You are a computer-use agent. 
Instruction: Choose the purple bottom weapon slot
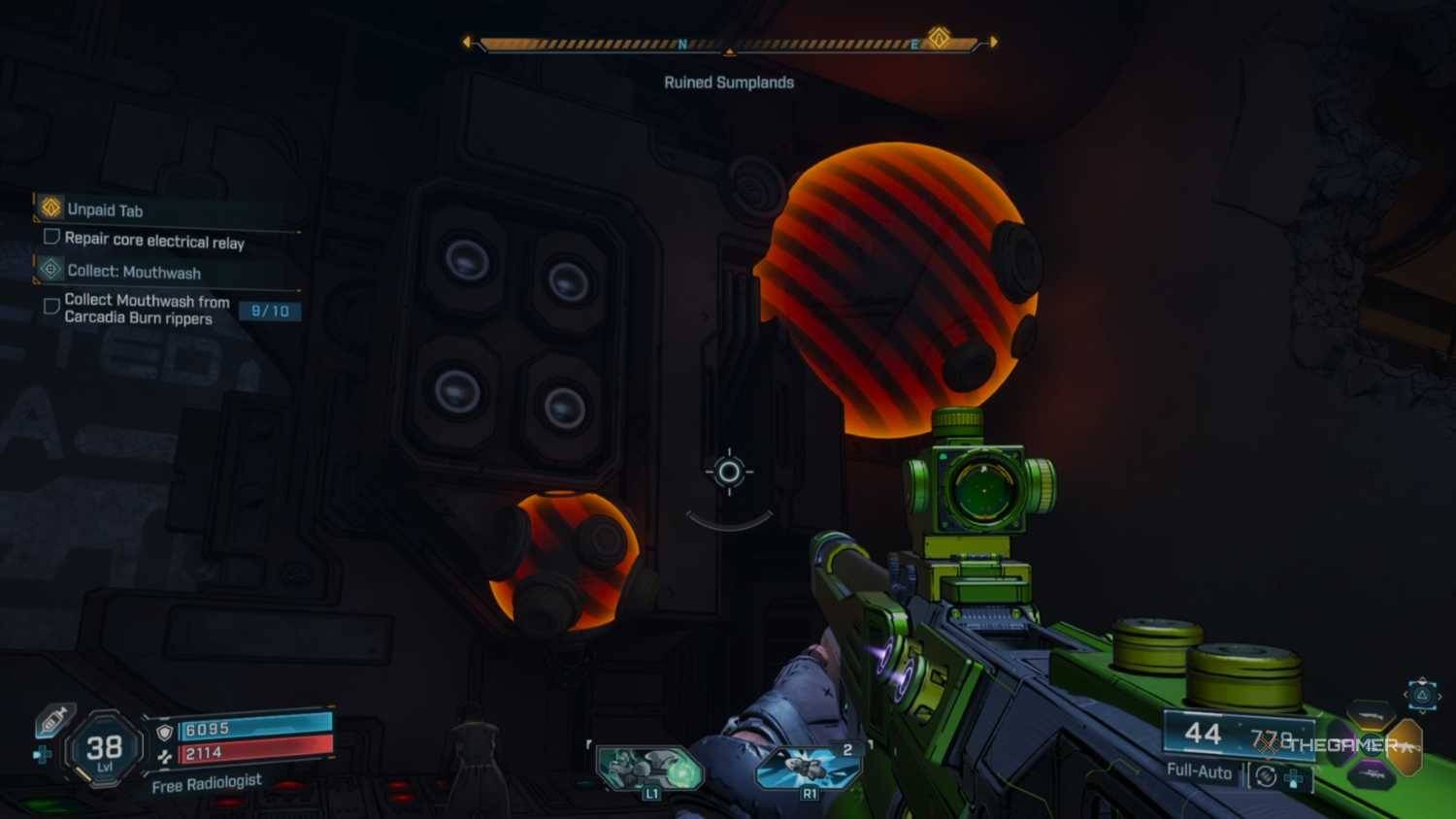point(1371,774)
